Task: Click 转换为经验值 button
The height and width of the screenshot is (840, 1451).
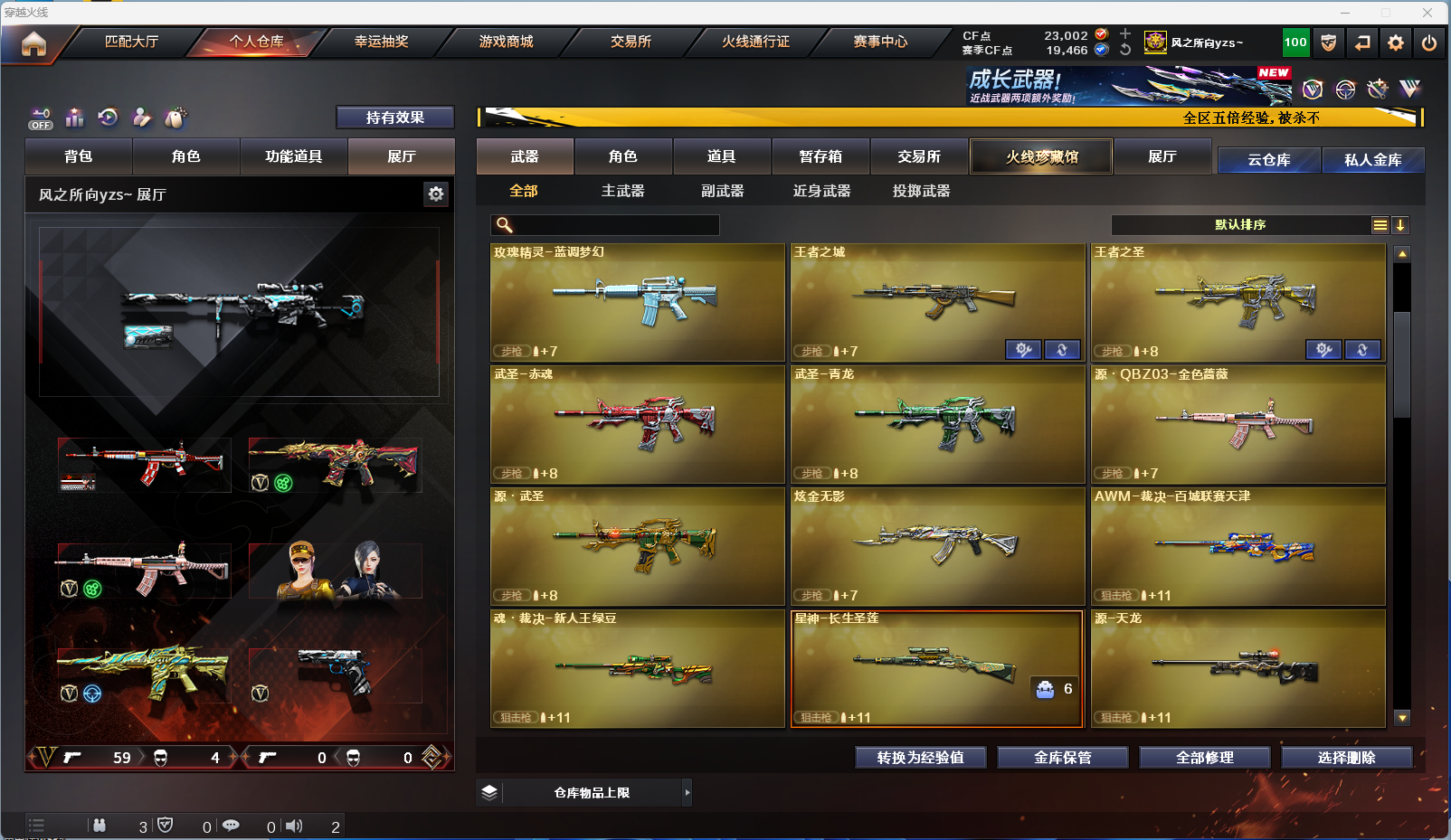Action: [x=920, y=758]
